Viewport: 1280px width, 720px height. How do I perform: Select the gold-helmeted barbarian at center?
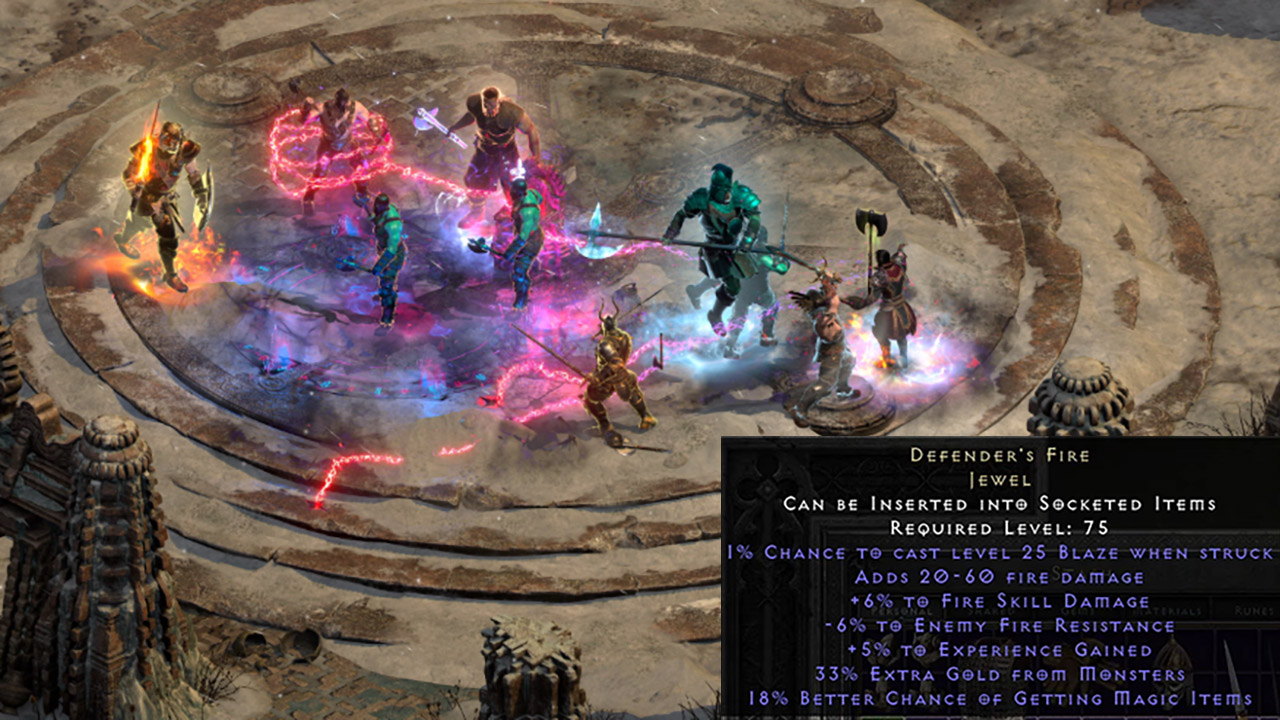pyautogui.click(x=615, y=370)
